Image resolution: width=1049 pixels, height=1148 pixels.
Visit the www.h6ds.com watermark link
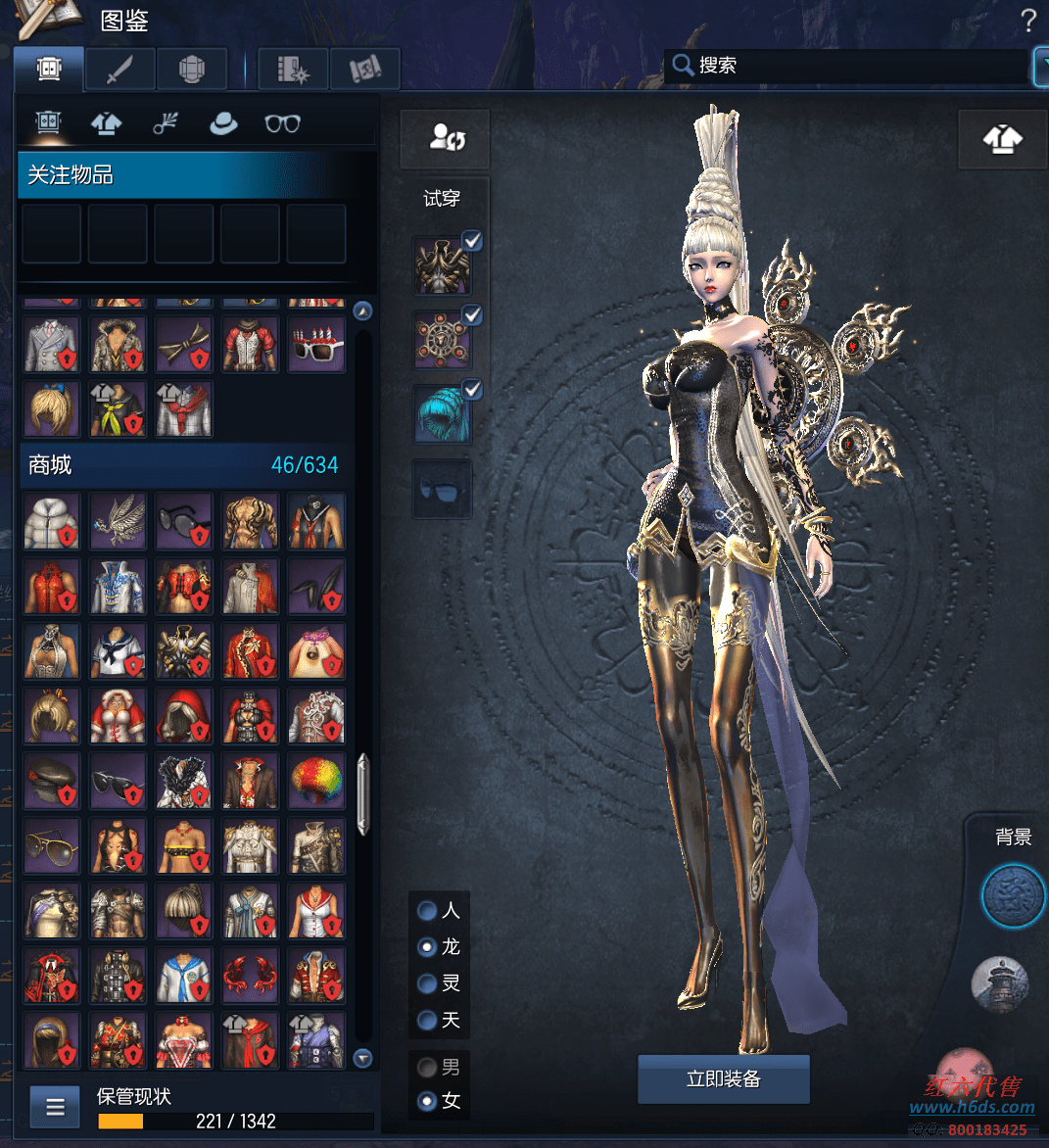972,1108
